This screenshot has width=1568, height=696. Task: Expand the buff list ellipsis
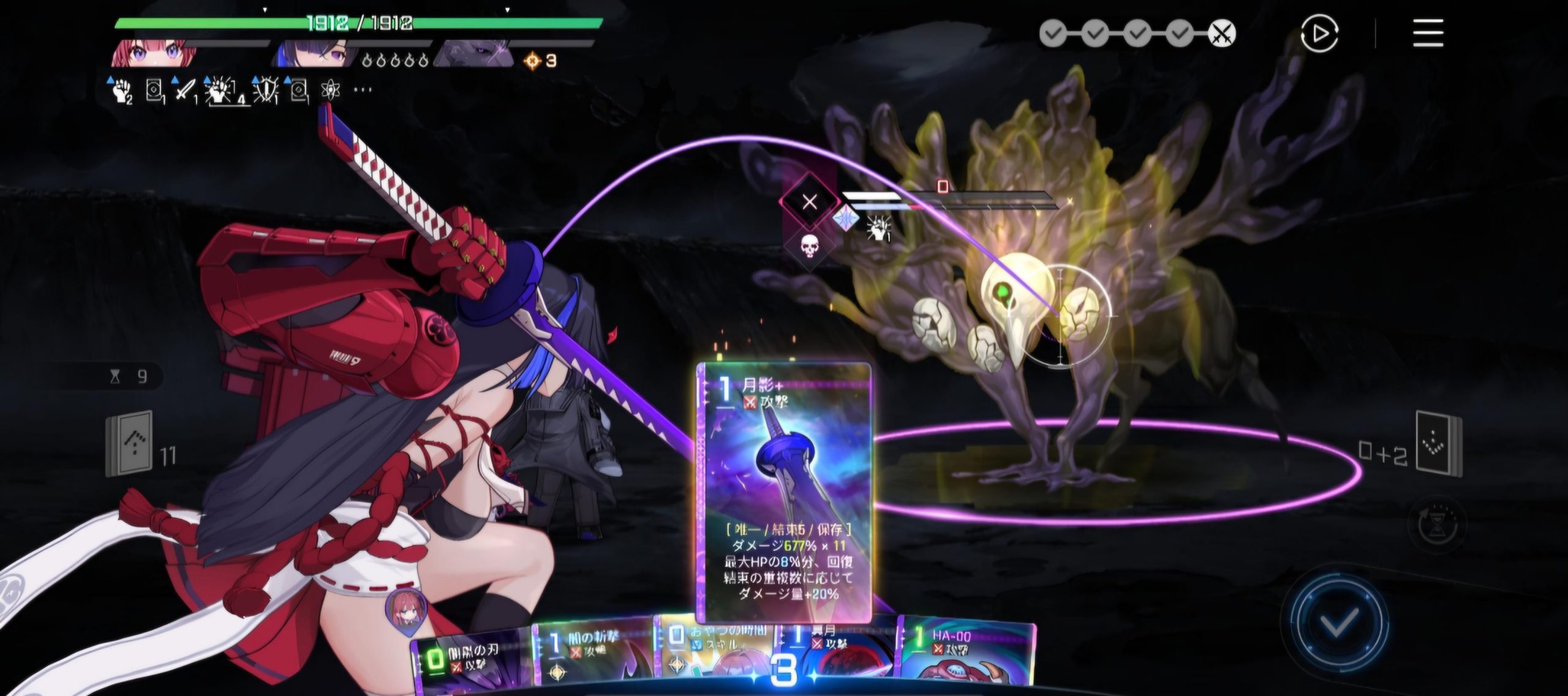[x=363, y=90]
